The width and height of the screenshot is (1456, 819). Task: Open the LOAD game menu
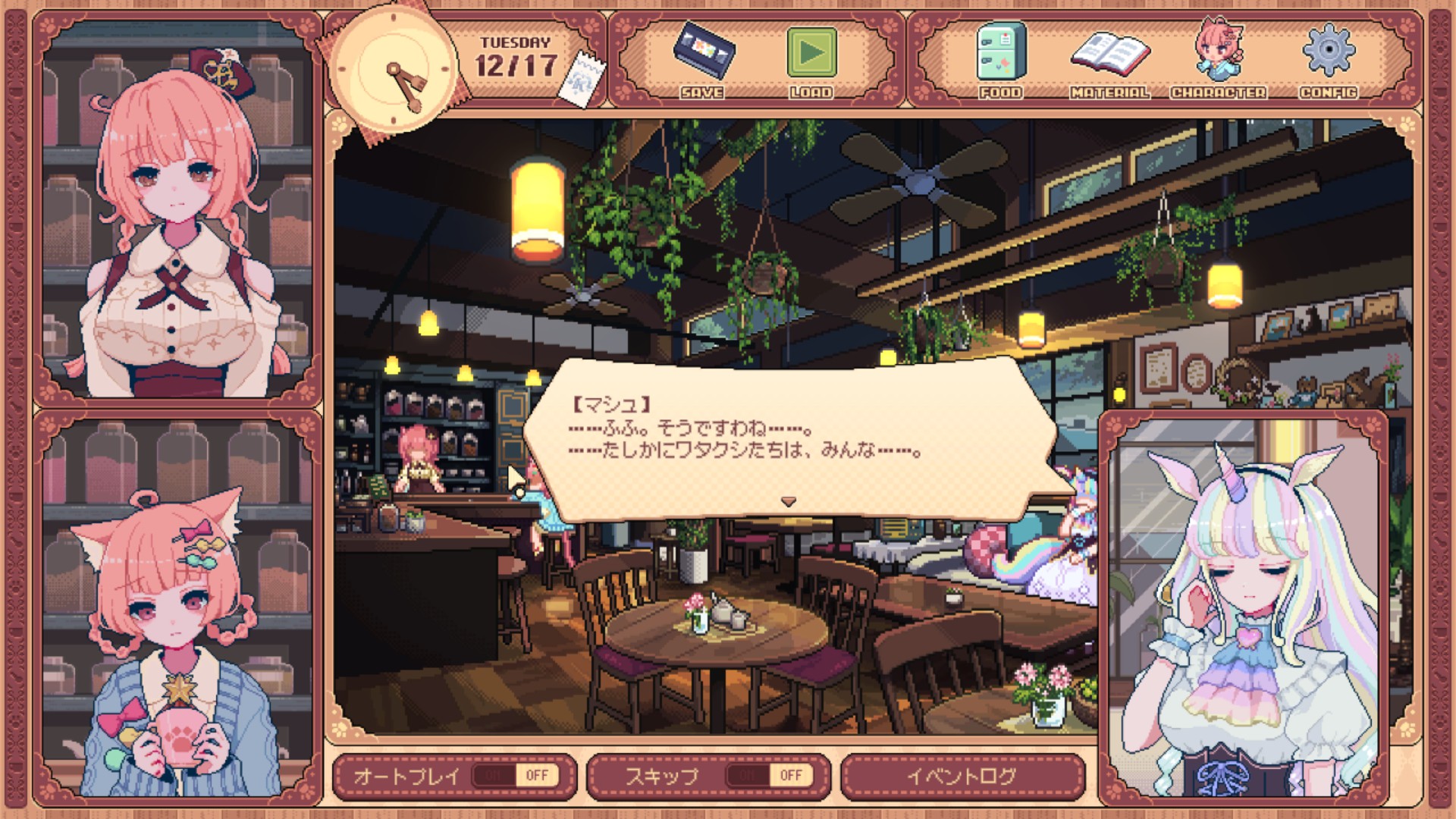[811, 61]
